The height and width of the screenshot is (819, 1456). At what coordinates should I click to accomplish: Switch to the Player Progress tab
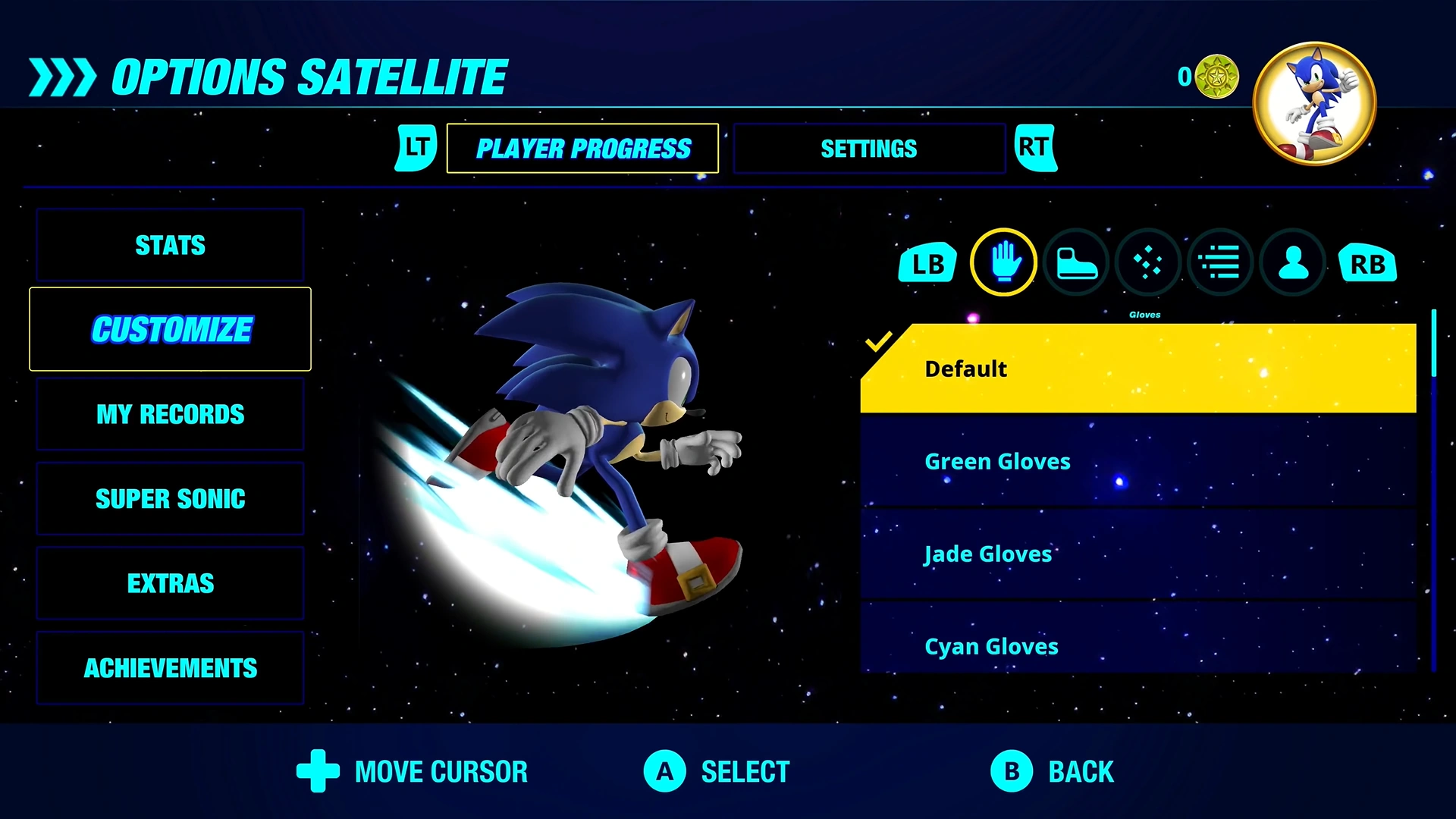(582, 149)
